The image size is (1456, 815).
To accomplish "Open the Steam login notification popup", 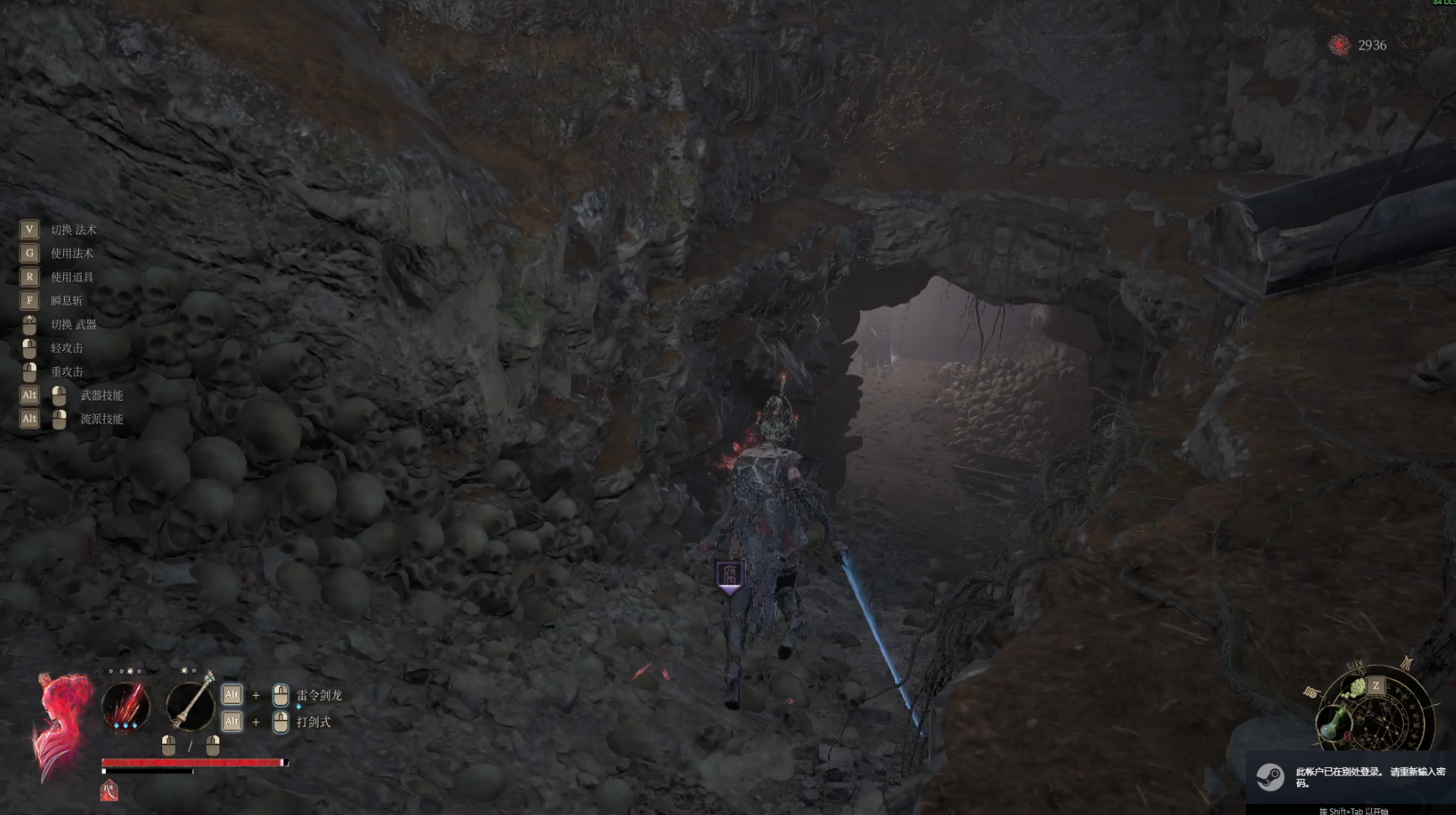I will coord(1351,777).
